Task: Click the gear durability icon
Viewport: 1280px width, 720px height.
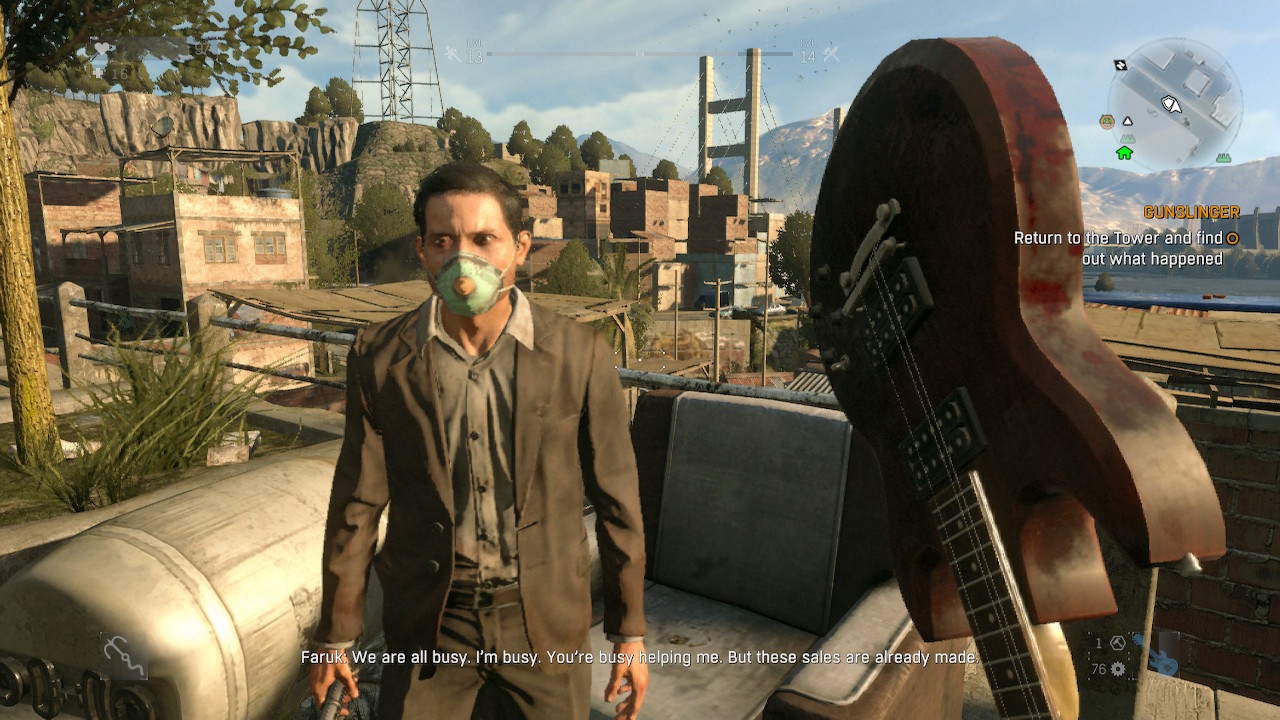Action: click(1117, 669)
